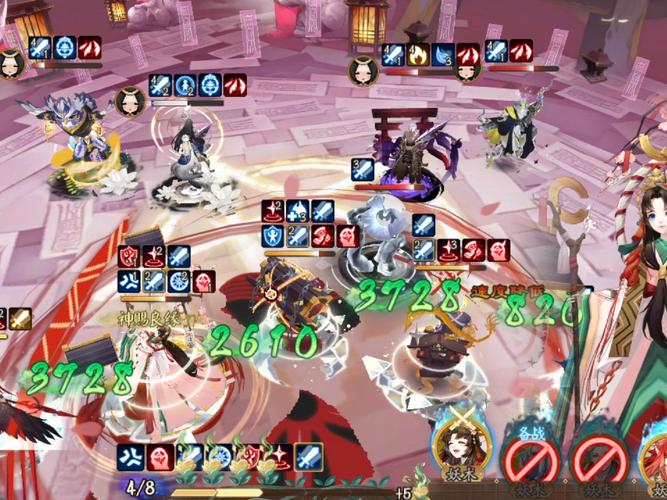Tap the blocked card labeled 备战

[527, 460]
